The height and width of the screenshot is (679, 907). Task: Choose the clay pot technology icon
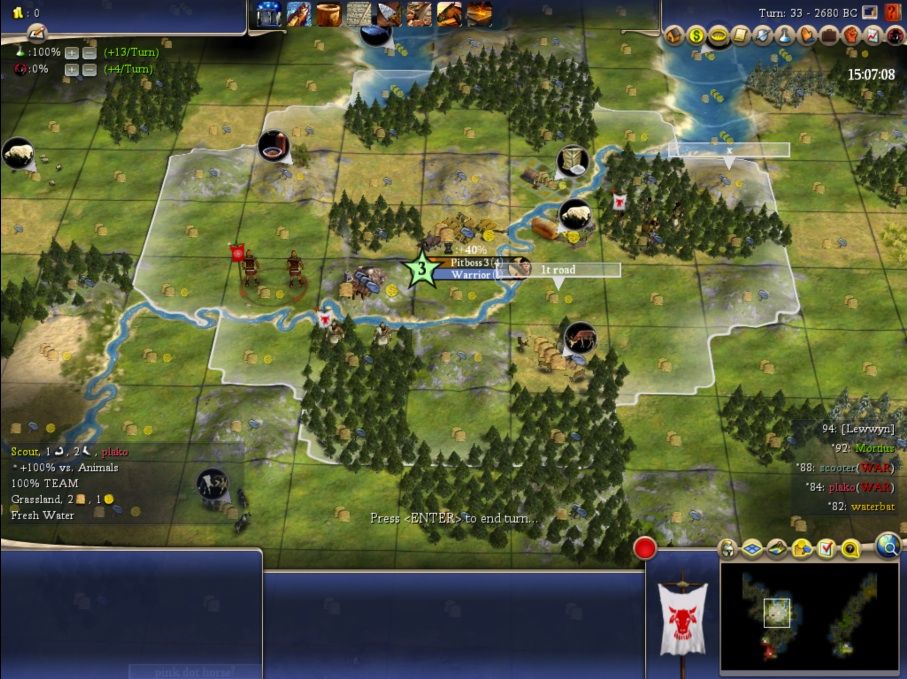coord(328,14)
